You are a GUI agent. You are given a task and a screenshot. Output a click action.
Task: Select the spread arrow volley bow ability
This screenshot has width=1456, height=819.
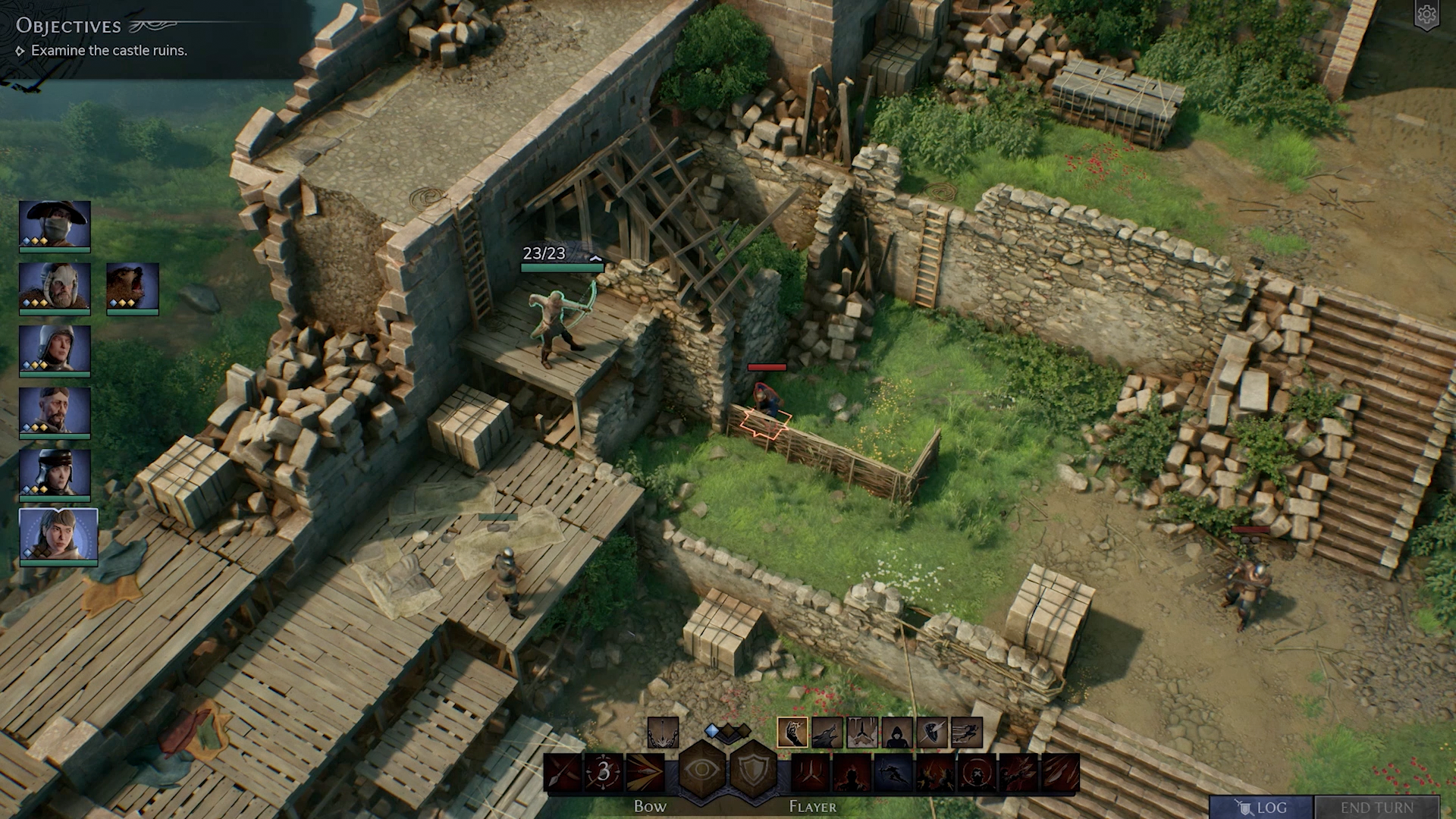(x=645, y=772)
